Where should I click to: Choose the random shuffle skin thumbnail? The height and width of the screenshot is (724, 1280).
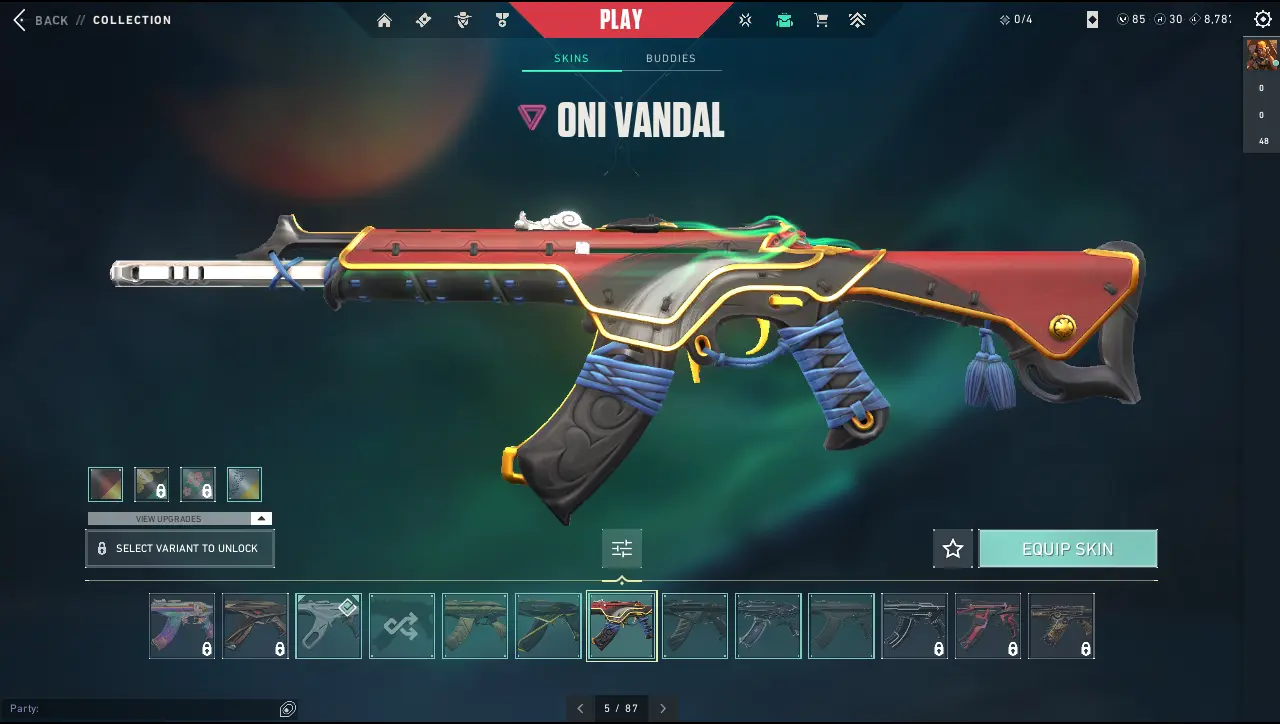[402, 626]
